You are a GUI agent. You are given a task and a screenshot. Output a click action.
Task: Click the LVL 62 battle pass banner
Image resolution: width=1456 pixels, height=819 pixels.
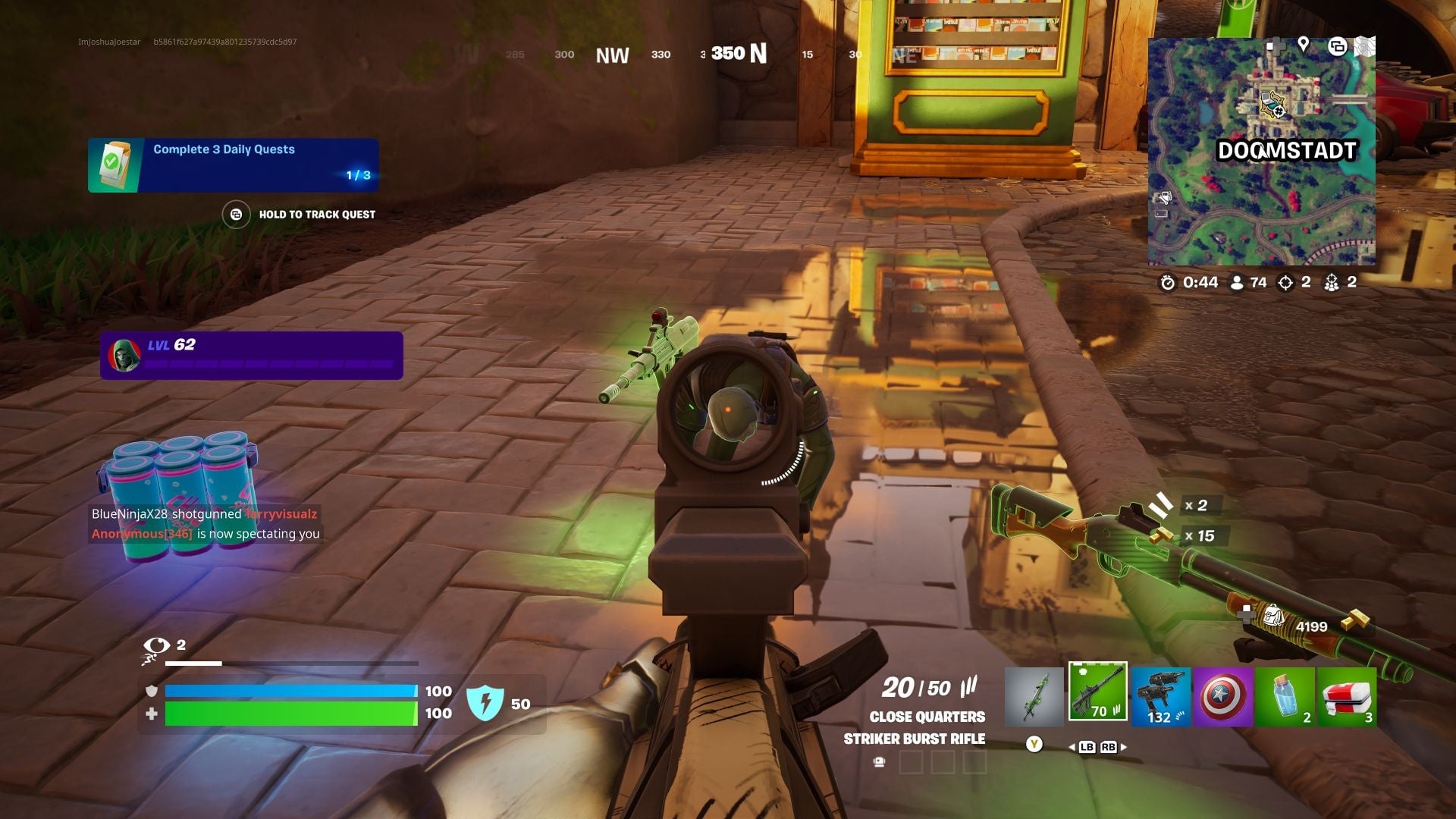(x=250, y=346)
